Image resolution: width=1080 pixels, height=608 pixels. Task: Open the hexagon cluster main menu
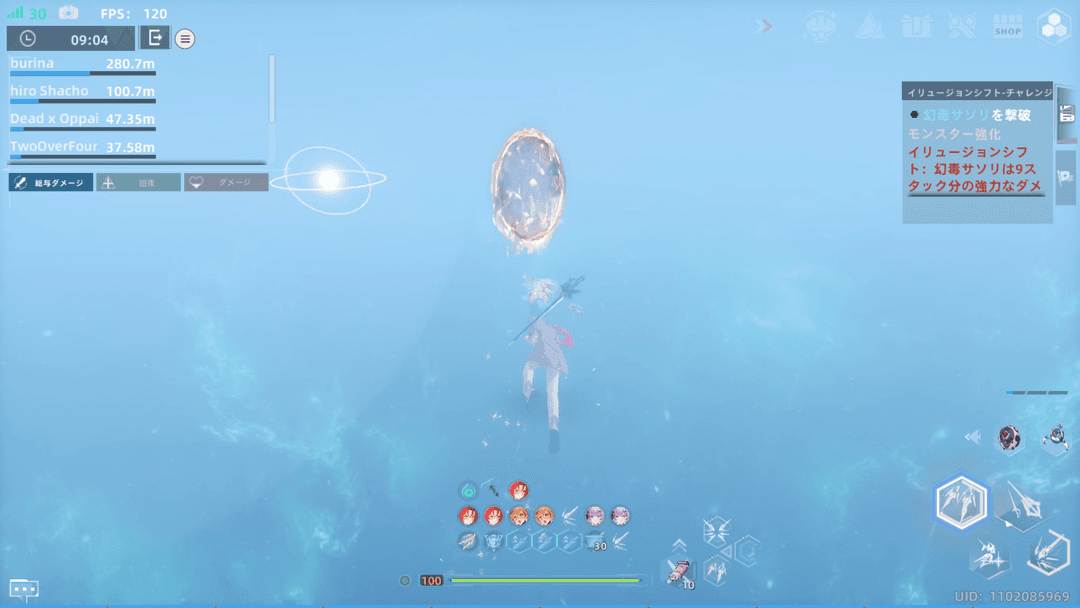click(1054, 27)
